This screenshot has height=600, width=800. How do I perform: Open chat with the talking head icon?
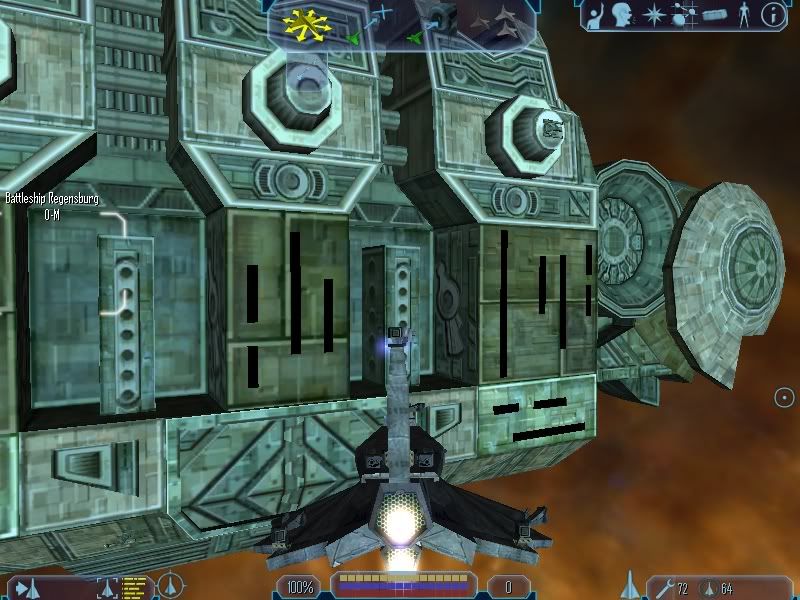621,14
